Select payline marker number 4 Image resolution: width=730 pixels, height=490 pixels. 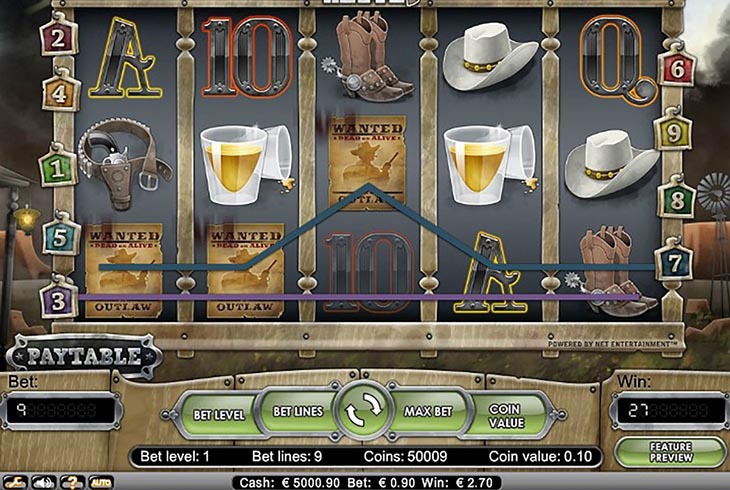click(x=58, y=93)
